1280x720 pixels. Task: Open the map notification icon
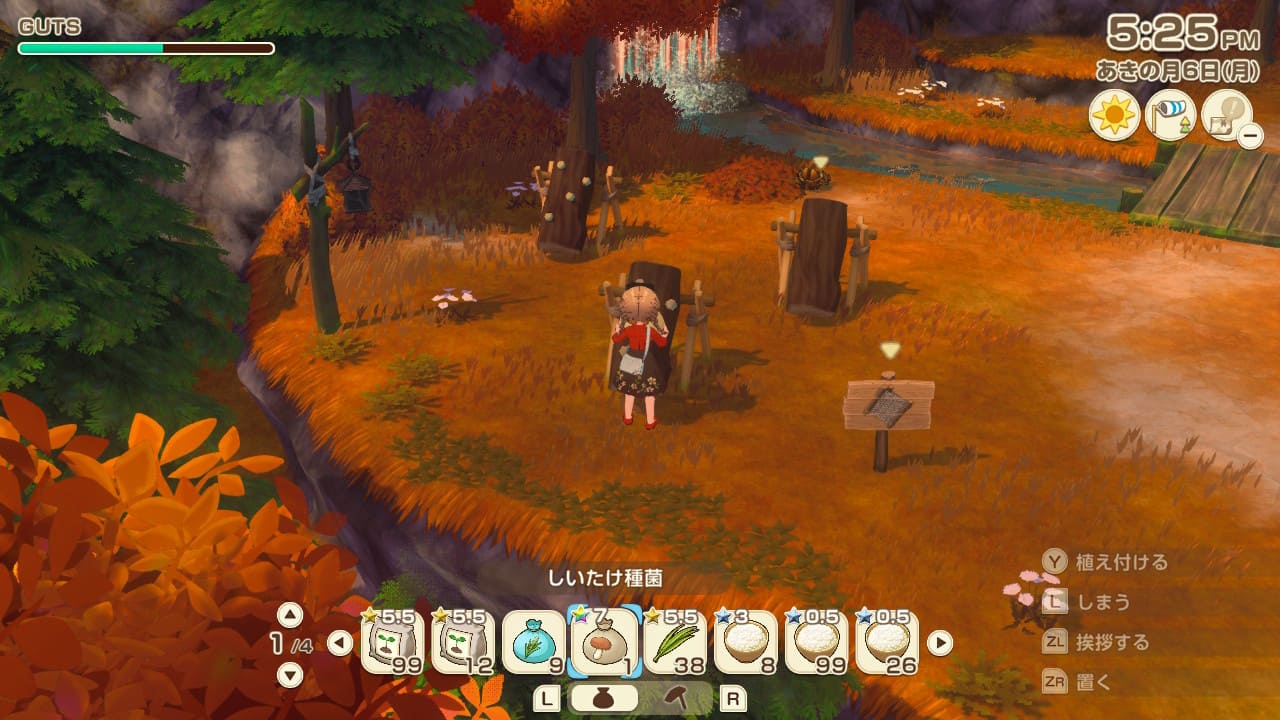pos(1227,115)
